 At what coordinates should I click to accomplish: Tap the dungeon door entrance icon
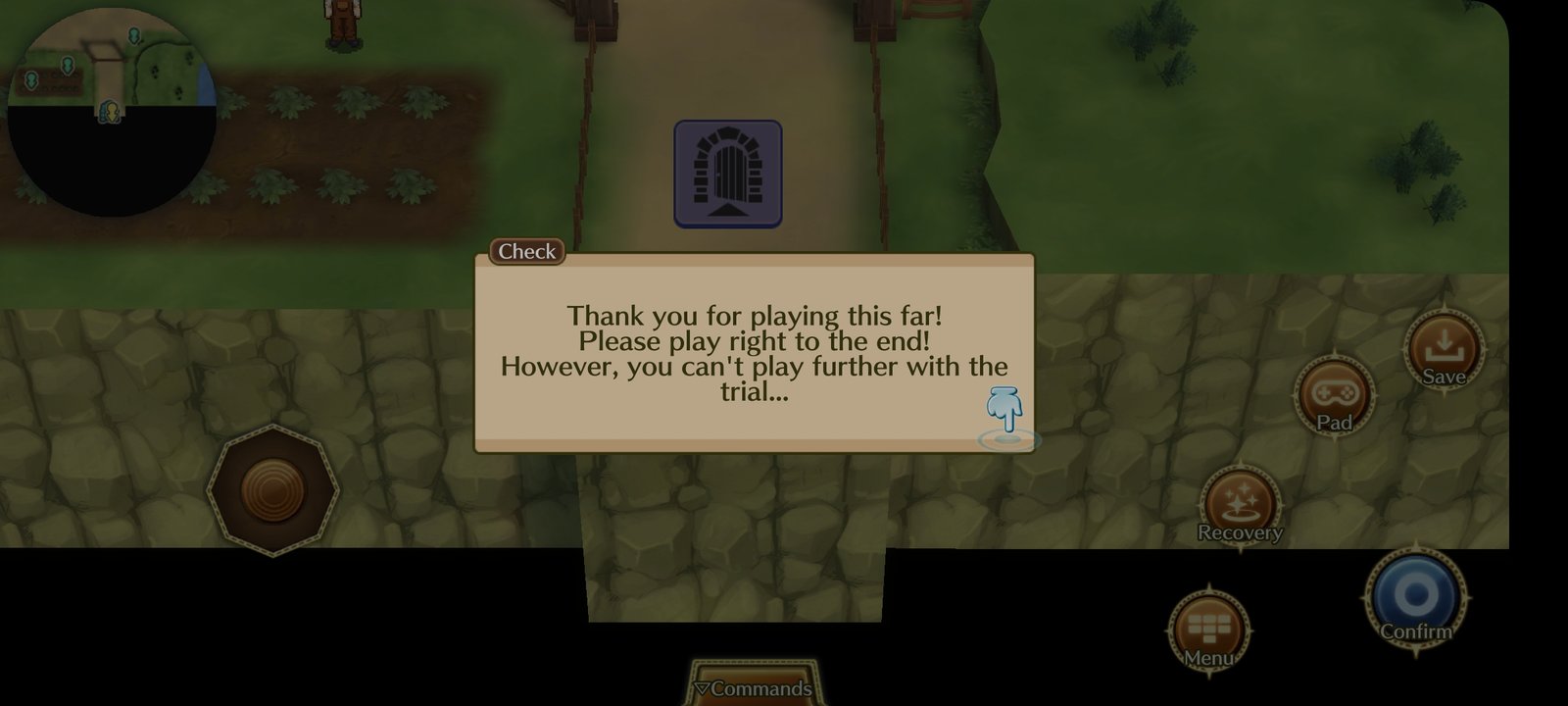pyautogui.click(x=727, y=174)
